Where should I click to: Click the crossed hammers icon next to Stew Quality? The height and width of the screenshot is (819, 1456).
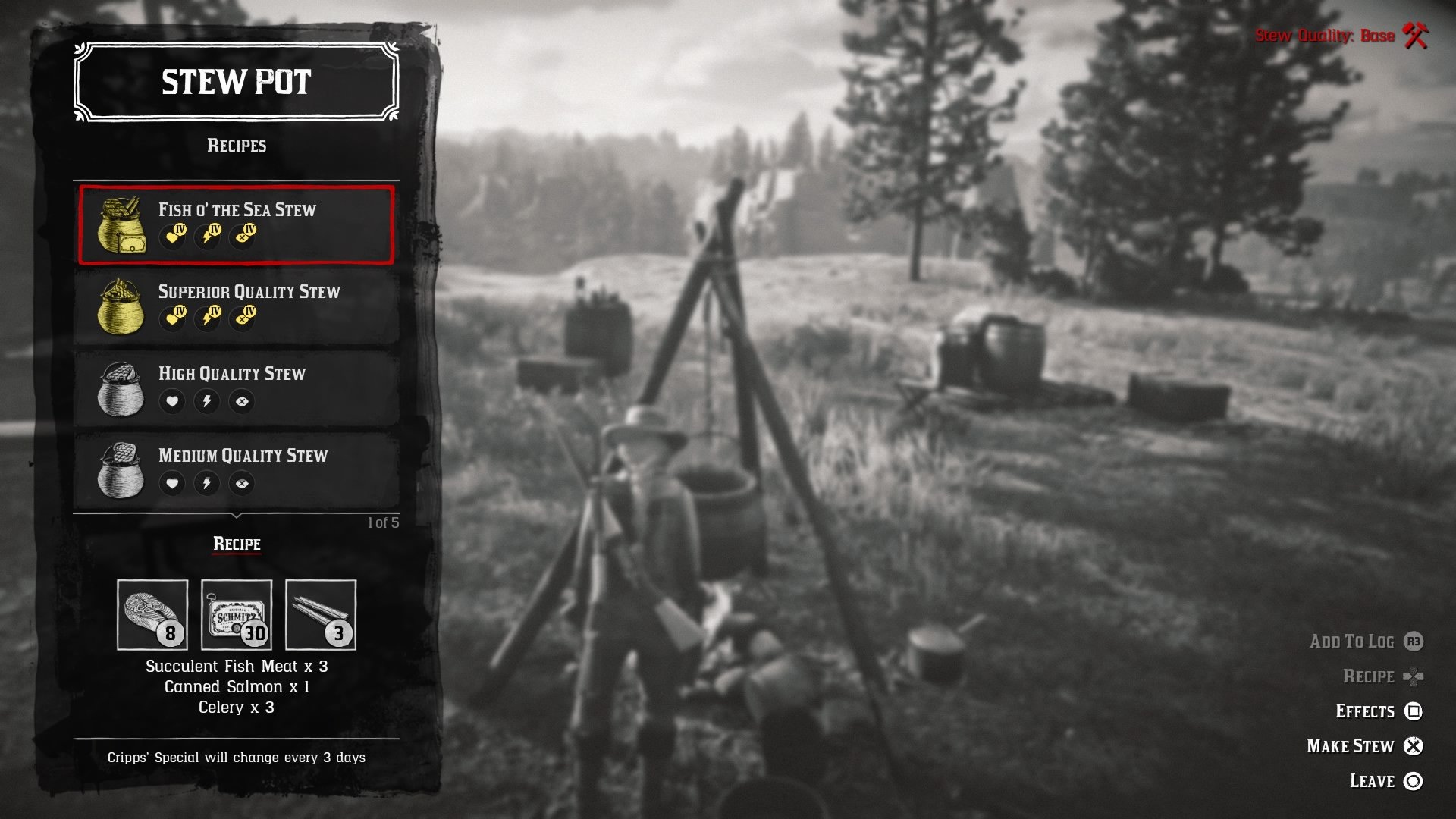[1415, 35]
